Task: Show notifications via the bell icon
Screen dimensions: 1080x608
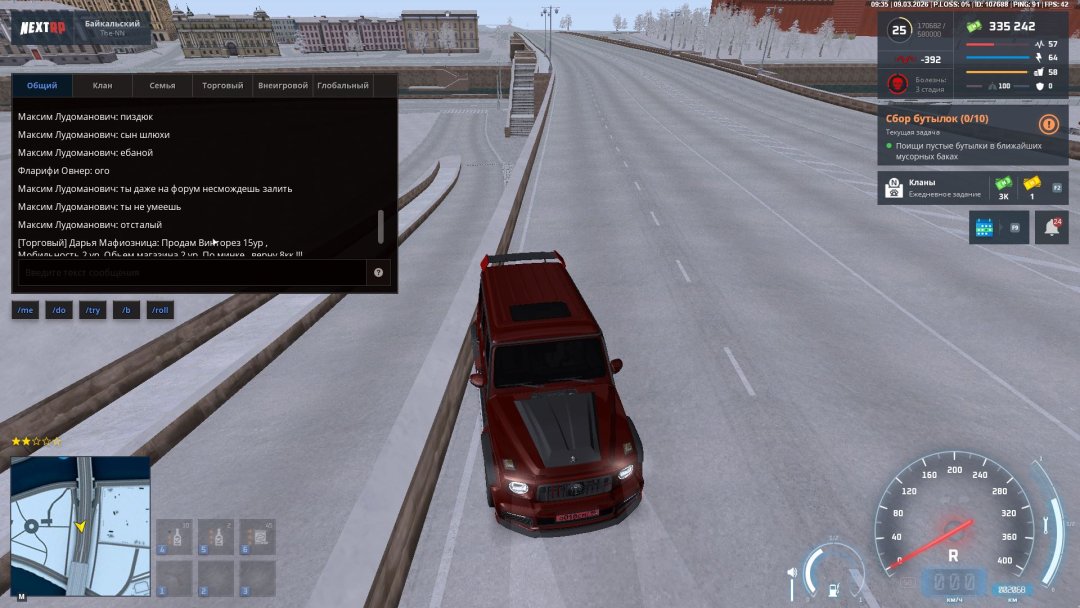Action: coord(1051,228)
